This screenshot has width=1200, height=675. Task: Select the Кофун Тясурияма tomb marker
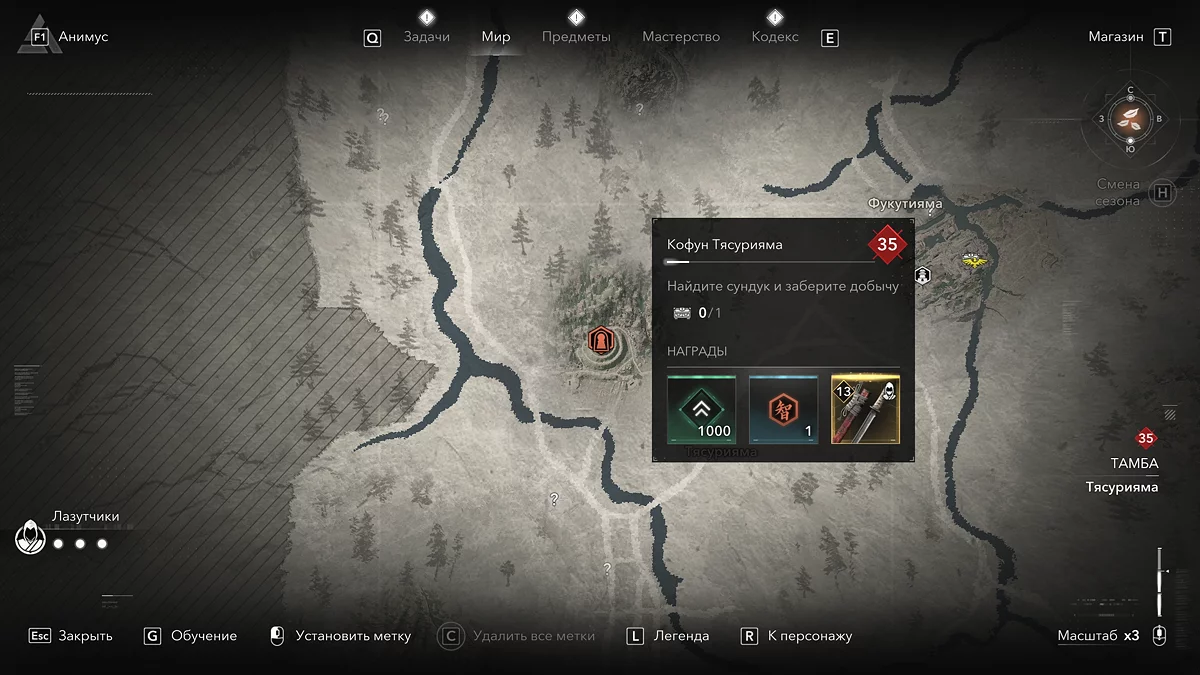[x=600, y=340]
